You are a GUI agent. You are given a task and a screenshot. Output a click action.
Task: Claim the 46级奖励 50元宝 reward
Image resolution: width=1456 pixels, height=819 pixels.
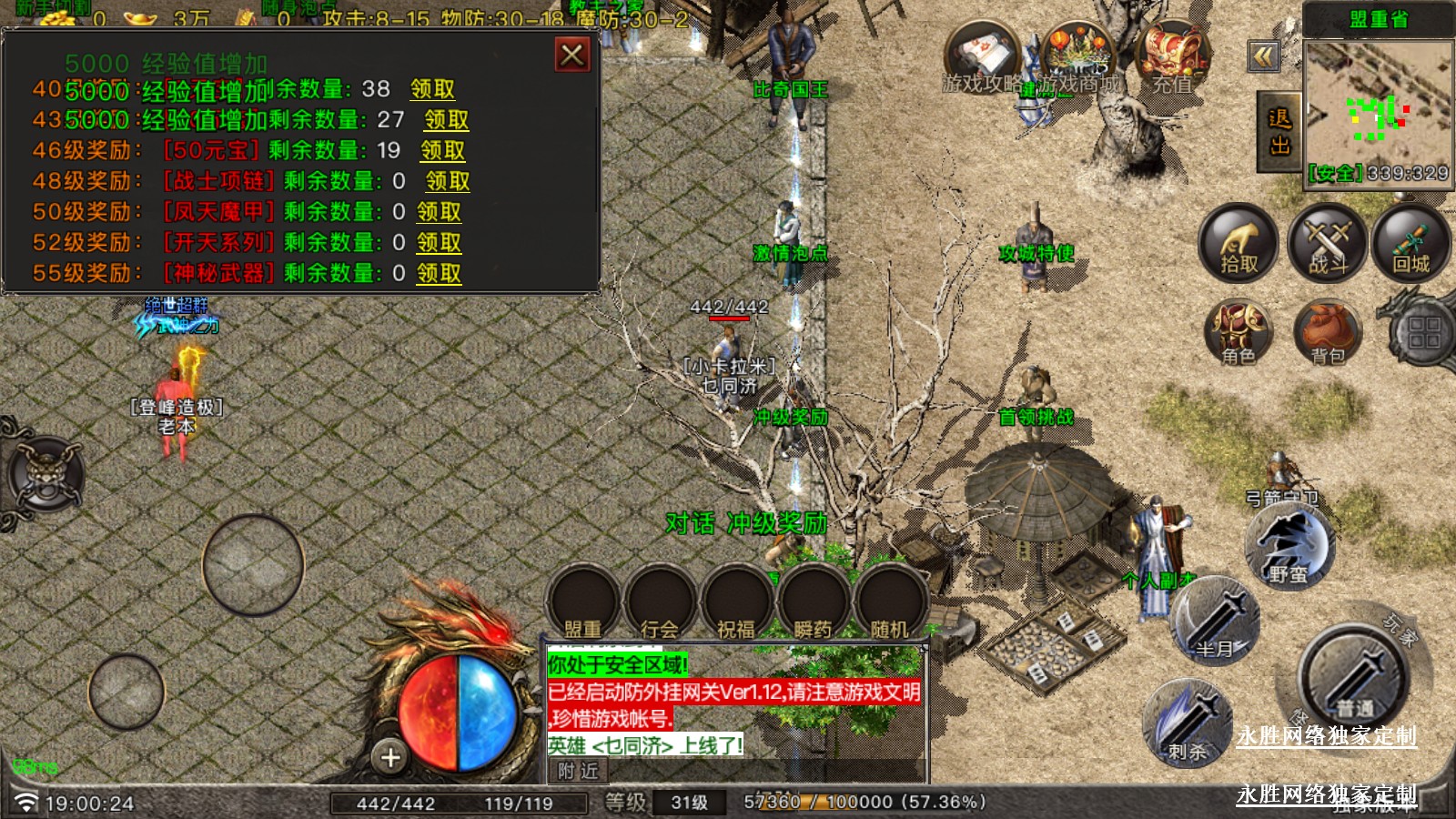442,150
